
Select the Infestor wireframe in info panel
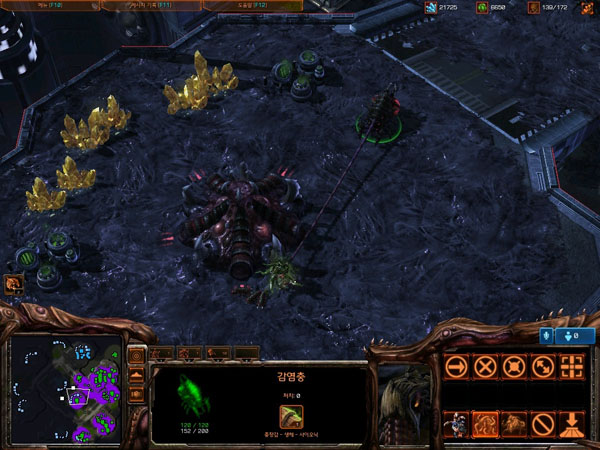tap(193, 393)
